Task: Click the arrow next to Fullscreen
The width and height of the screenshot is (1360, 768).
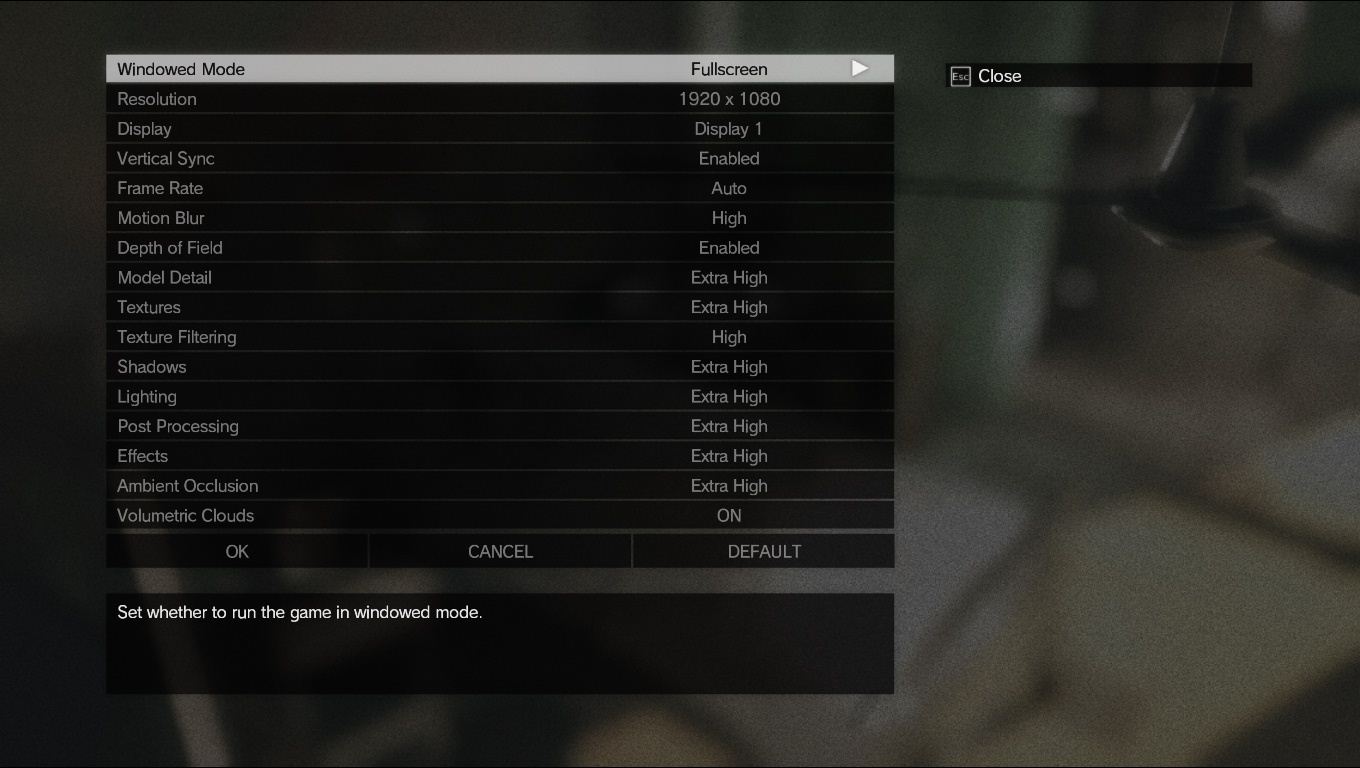Action: click(860, 69)
